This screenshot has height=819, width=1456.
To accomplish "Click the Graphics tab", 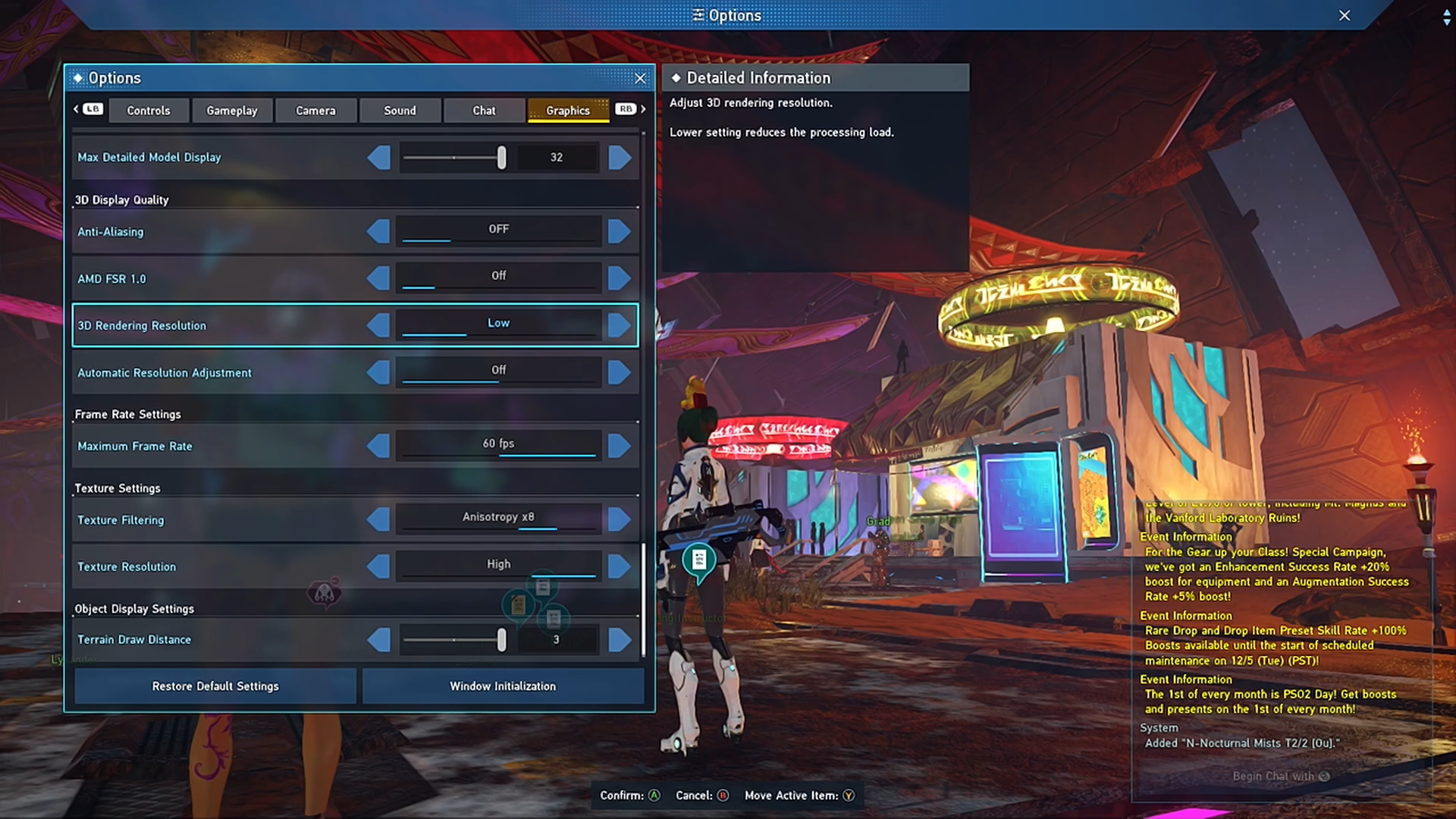I will [x=567, y=111].
